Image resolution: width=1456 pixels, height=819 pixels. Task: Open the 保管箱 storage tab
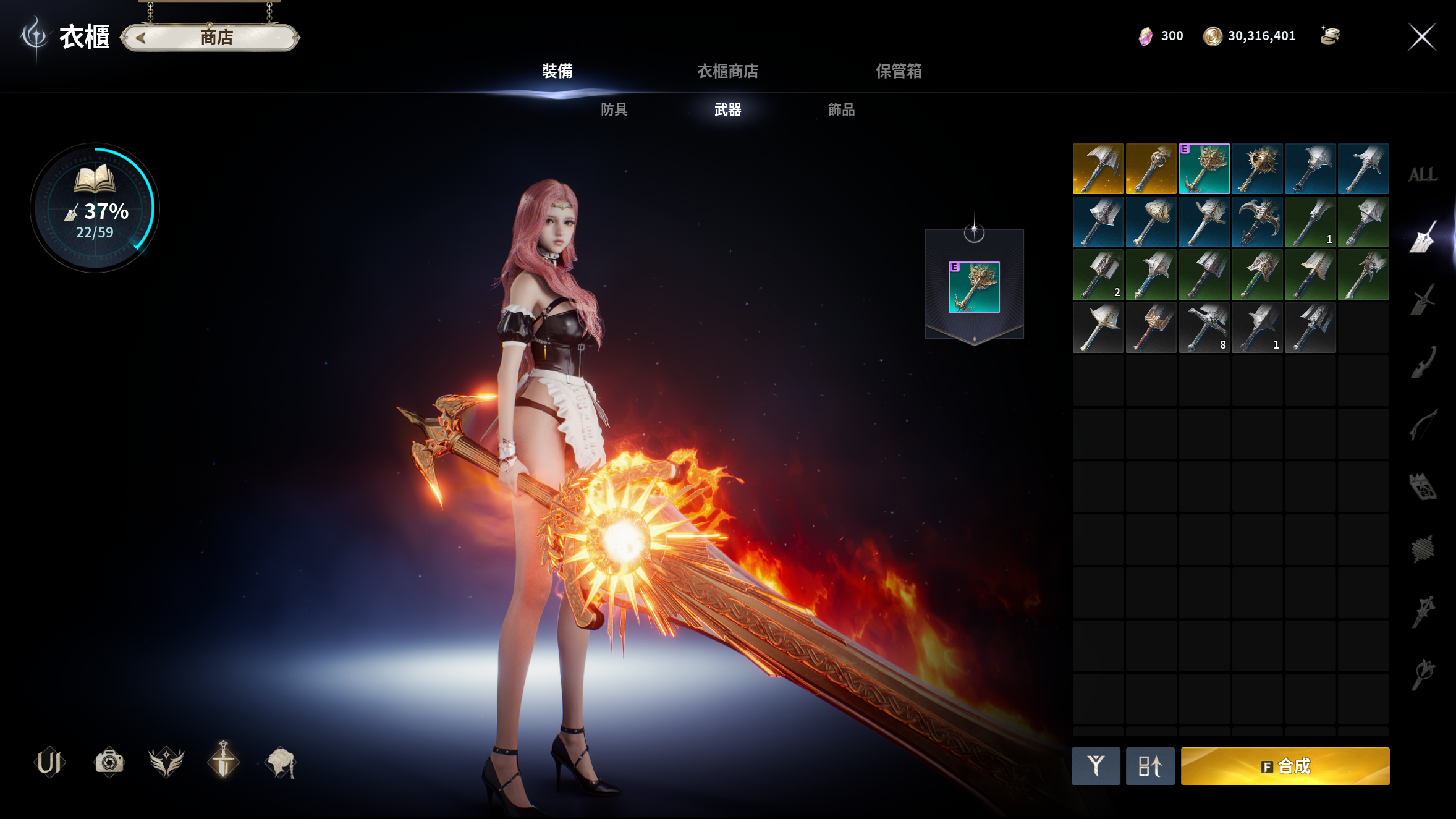(x=899, y=71)
